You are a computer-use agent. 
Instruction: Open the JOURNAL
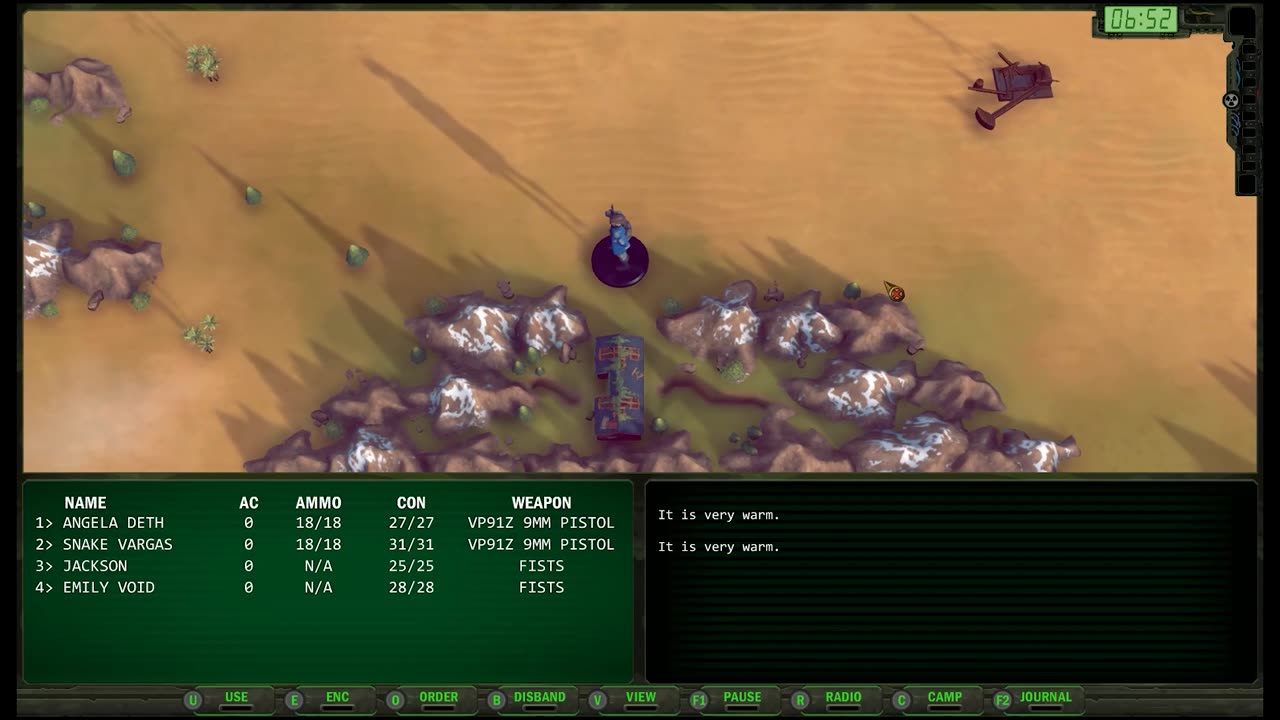coord(1045,698)
